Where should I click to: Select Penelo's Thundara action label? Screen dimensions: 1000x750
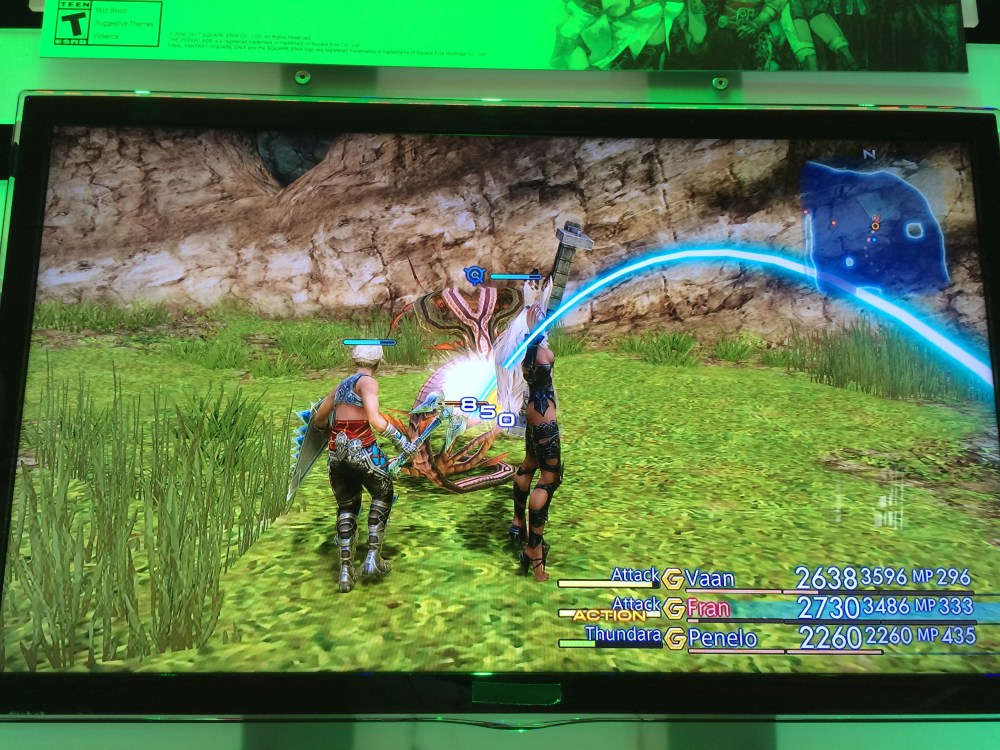tap(622, 634)
